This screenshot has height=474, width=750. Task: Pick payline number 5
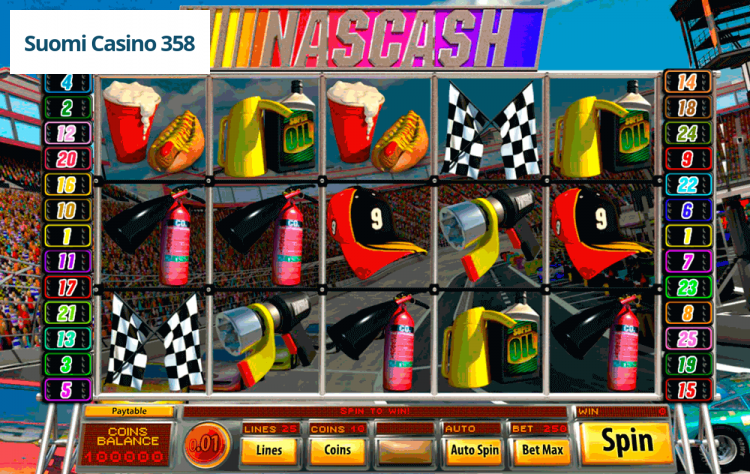(x=68, y=390)
